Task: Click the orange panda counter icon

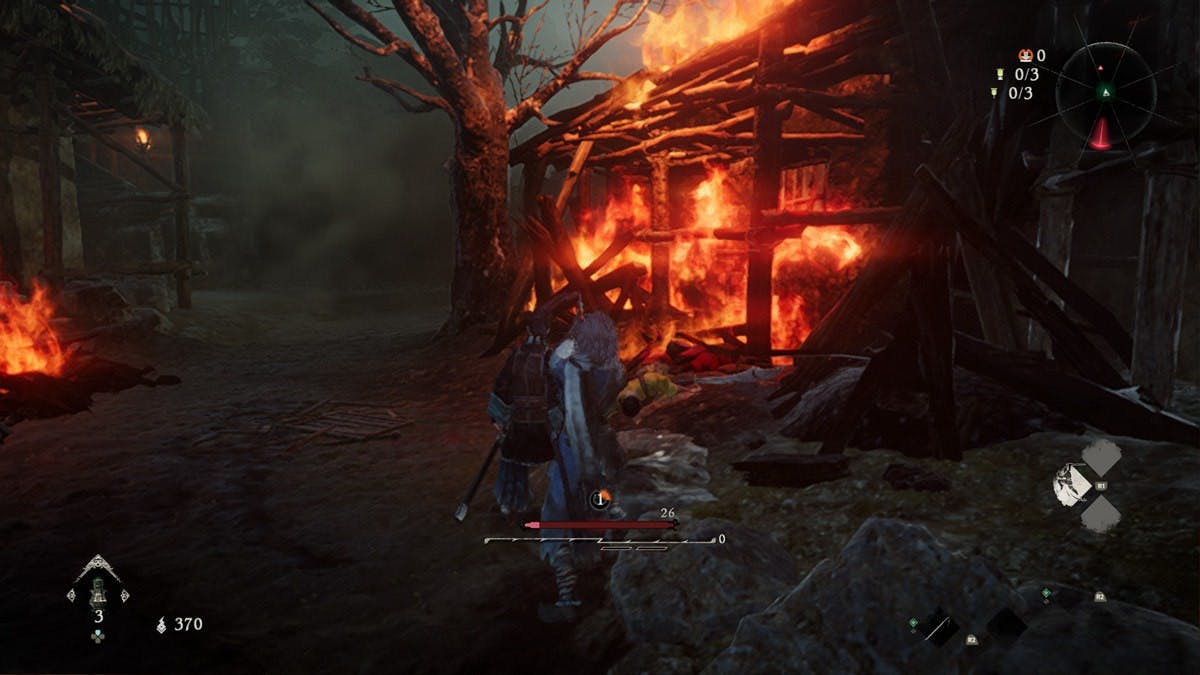Action: pyautogui.click(x=1023, y=55)
